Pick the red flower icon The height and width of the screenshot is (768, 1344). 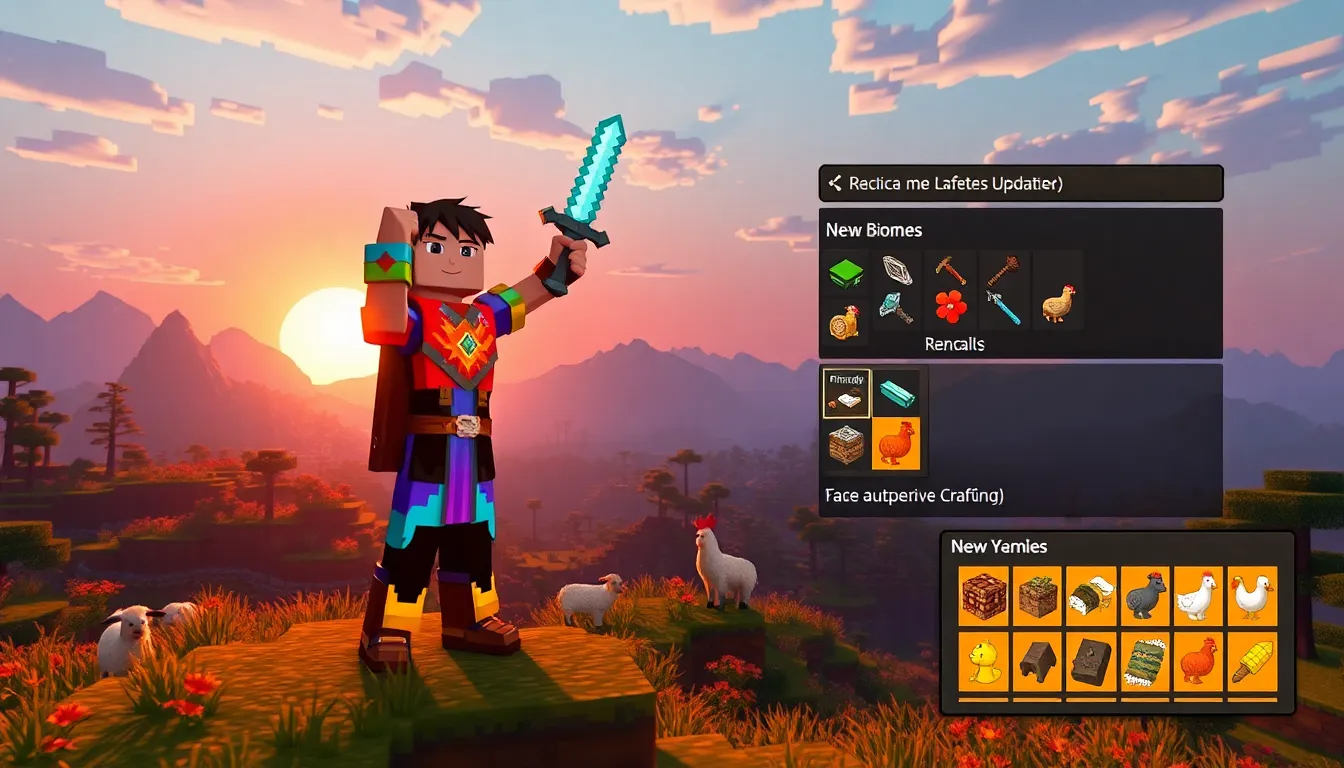[x=951, y=307]
